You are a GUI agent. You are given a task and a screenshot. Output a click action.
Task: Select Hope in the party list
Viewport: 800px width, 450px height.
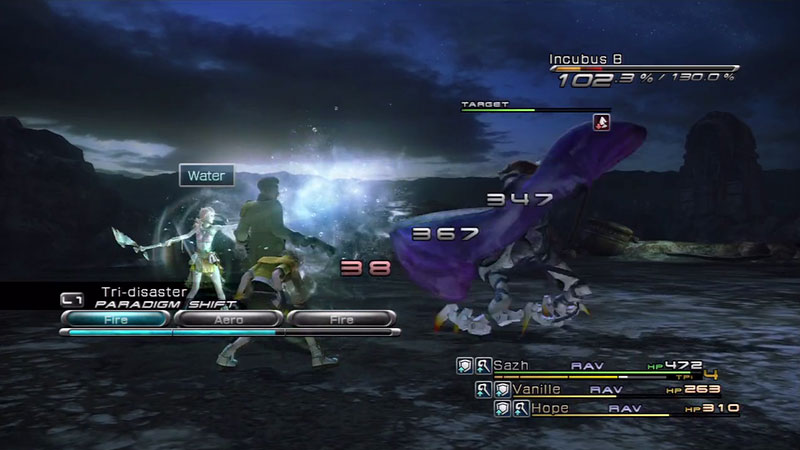pyautogui.click(x=553, y=408)
